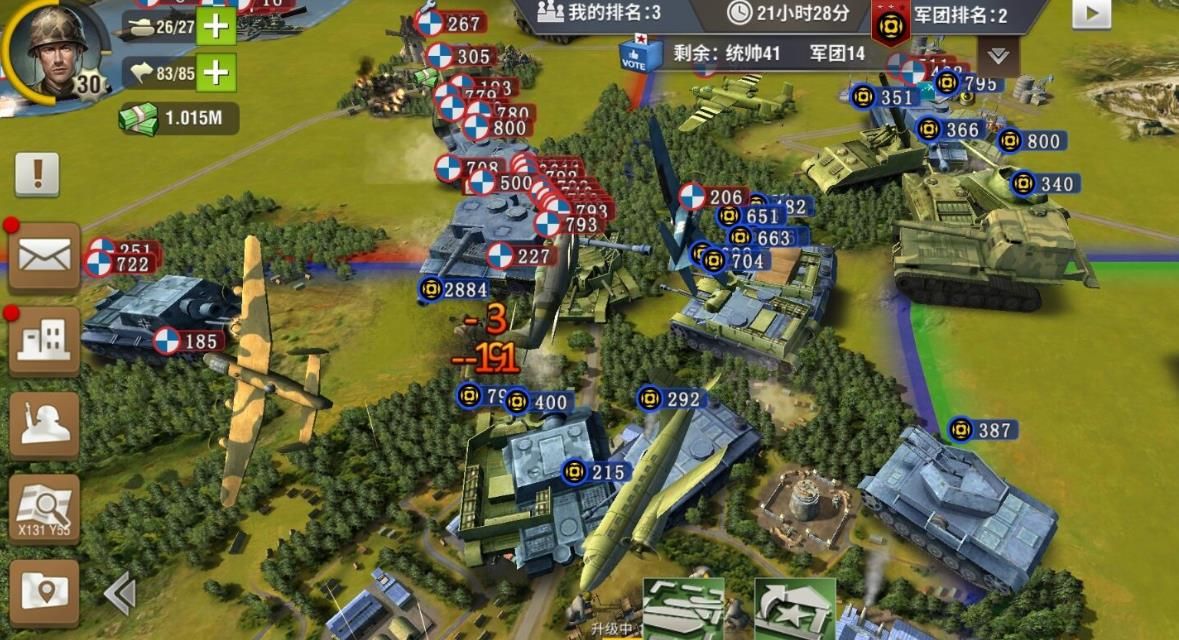
Task: Tap the plus button beside 83/85 marches
Action: tap(216, 72)
